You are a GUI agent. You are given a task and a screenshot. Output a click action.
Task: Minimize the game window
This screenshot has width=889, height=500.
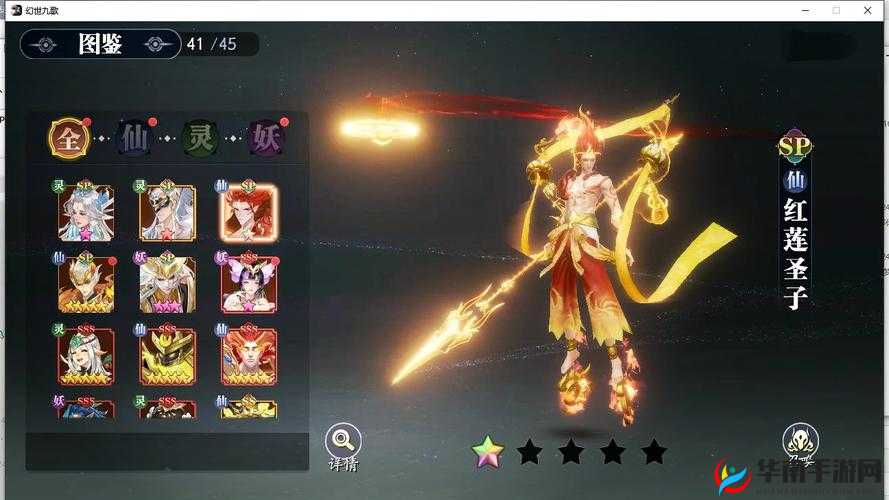[806, 10]
